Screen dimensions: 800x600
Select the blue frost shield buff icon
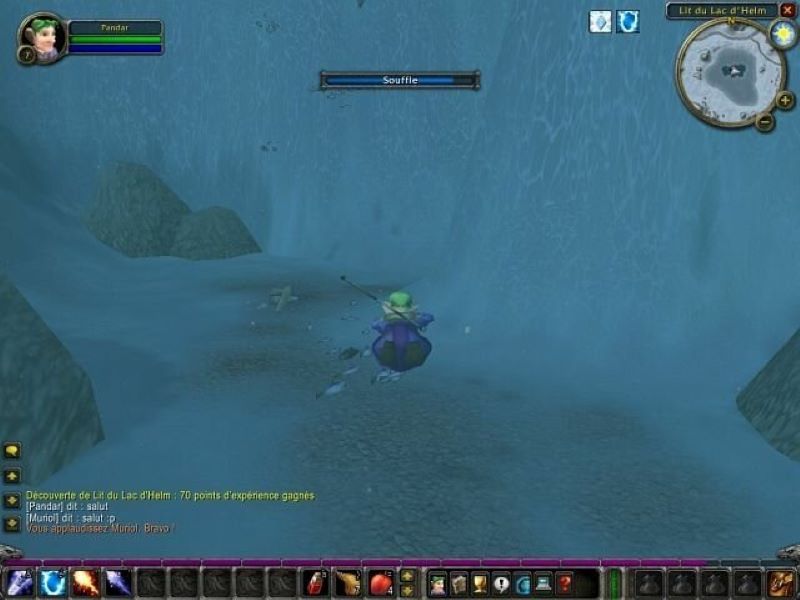click(x=627, y=22)
